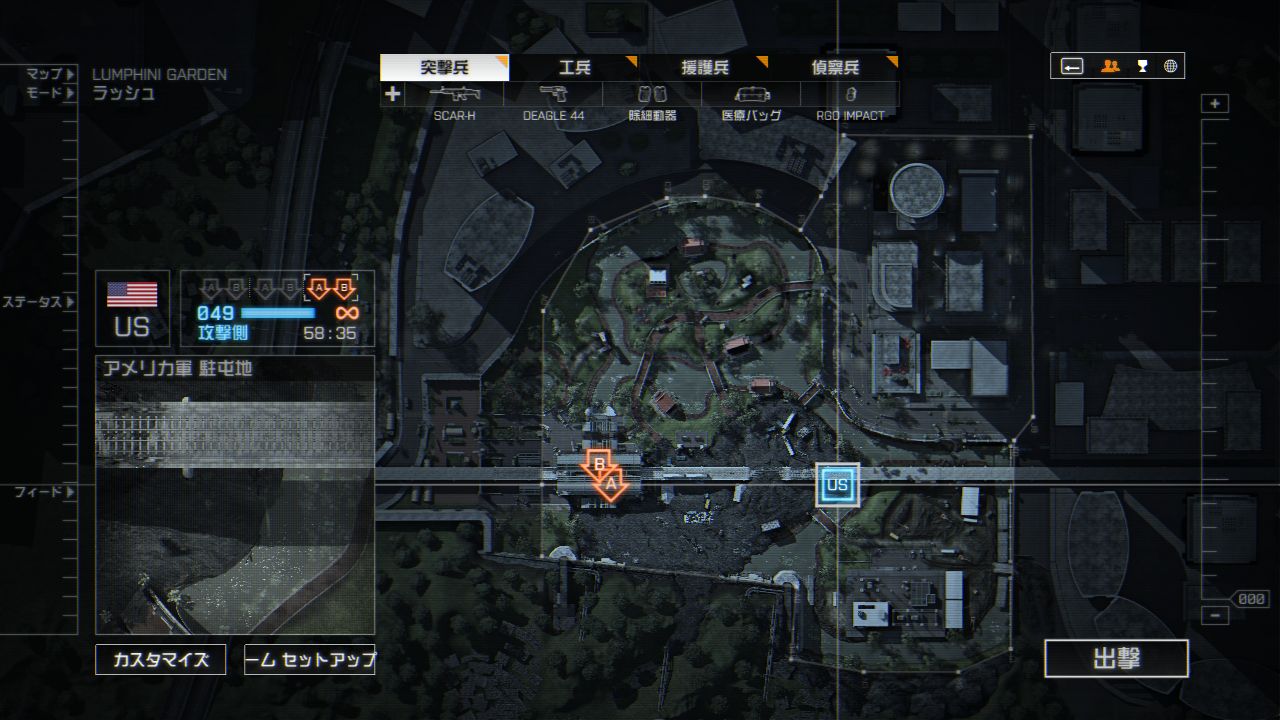Choose the 援護兵 support class tab
This screenshot has height=720, width=1280.
point(704,68)
